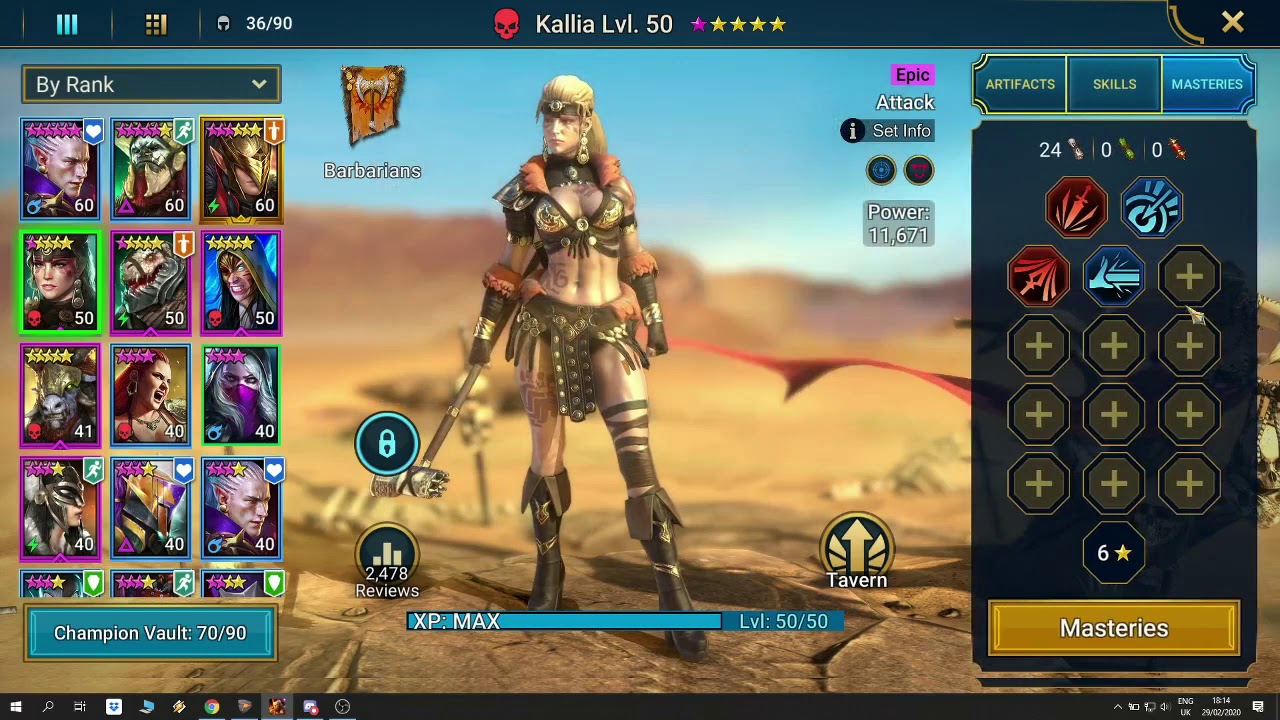
Task: Open the index view bars icon
Action: 67,24
